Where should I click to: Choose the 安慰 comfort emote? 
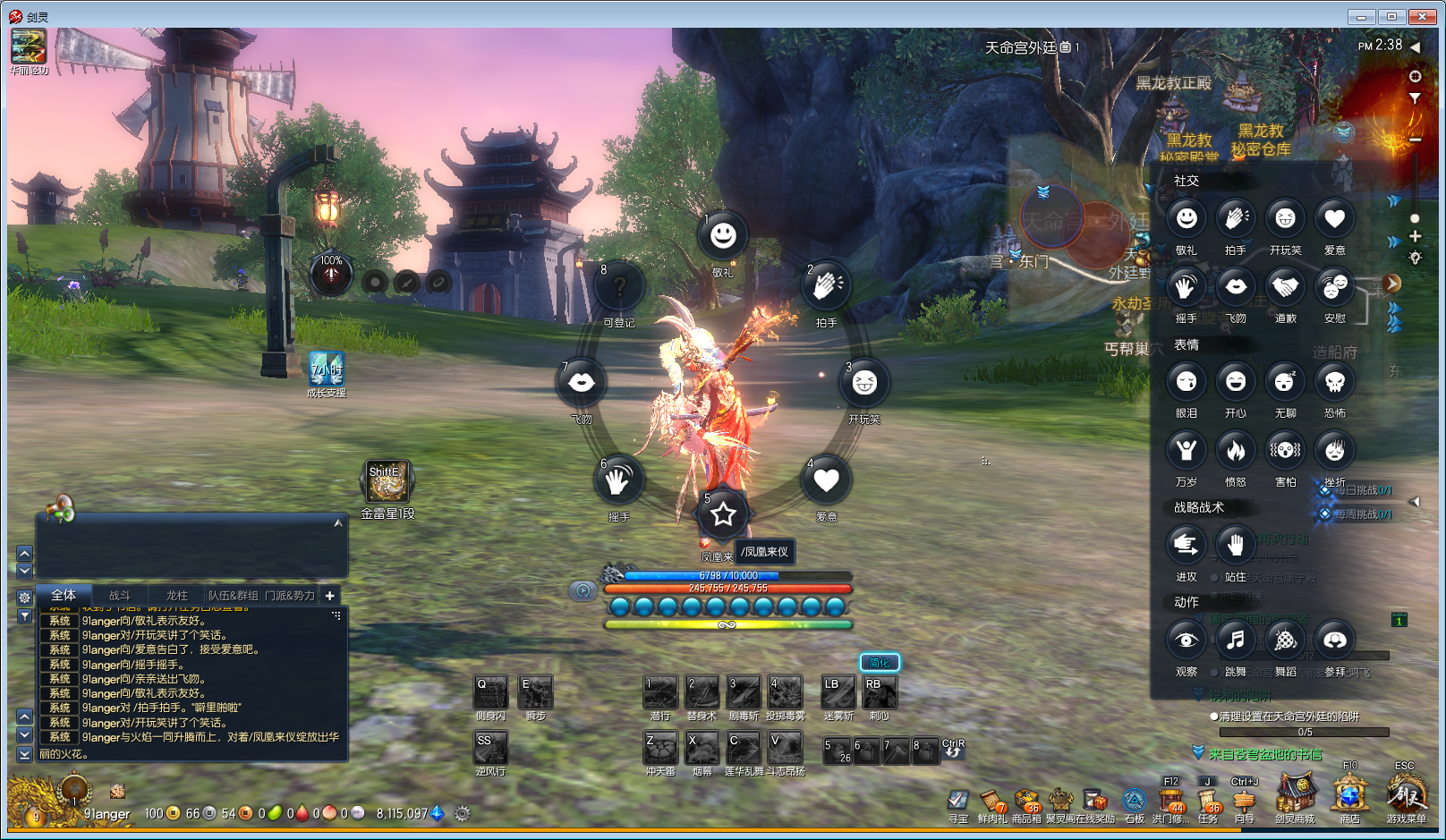(1334, 287)
